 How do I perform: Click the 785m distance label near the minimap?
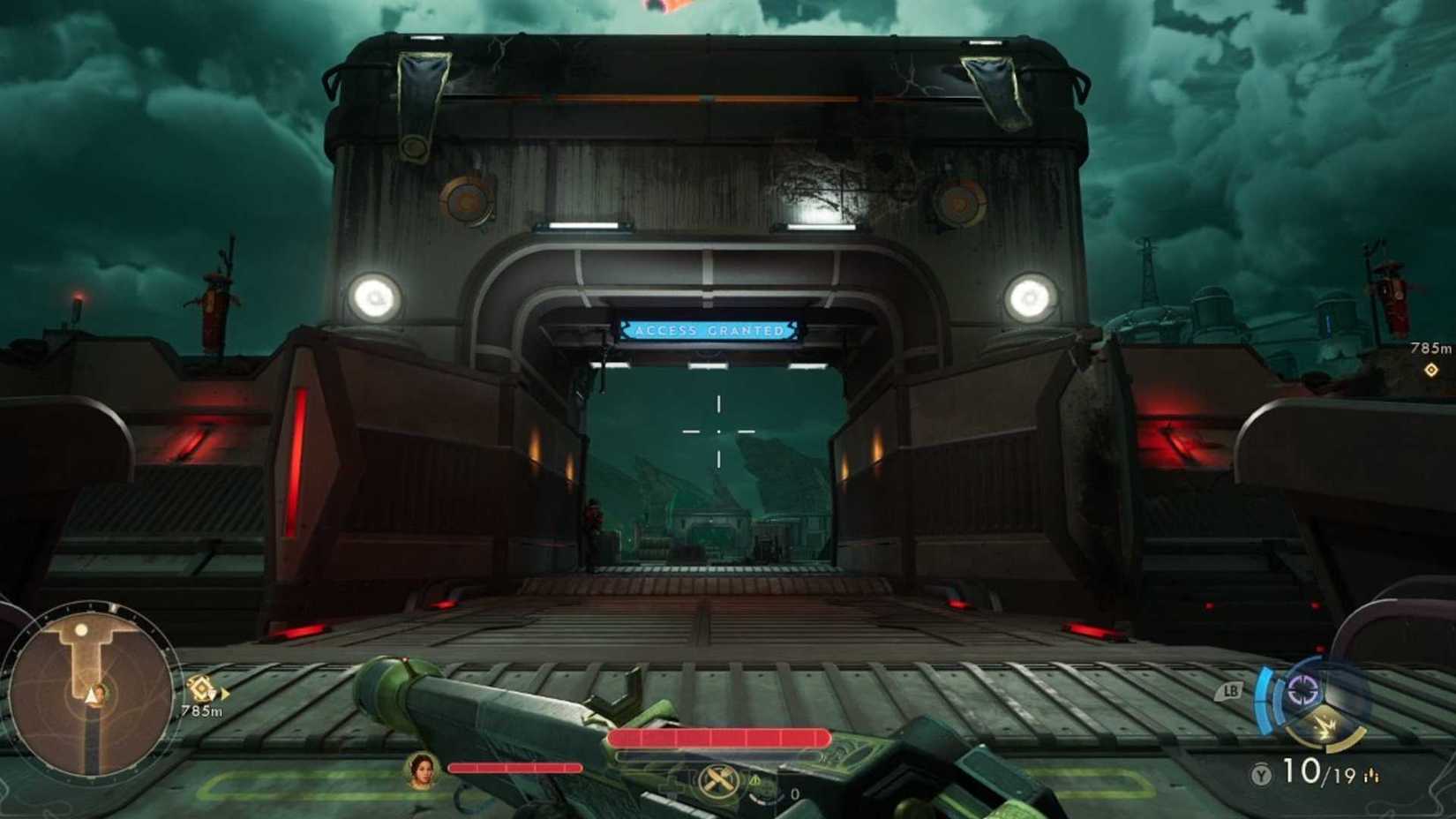click(201, 711)
